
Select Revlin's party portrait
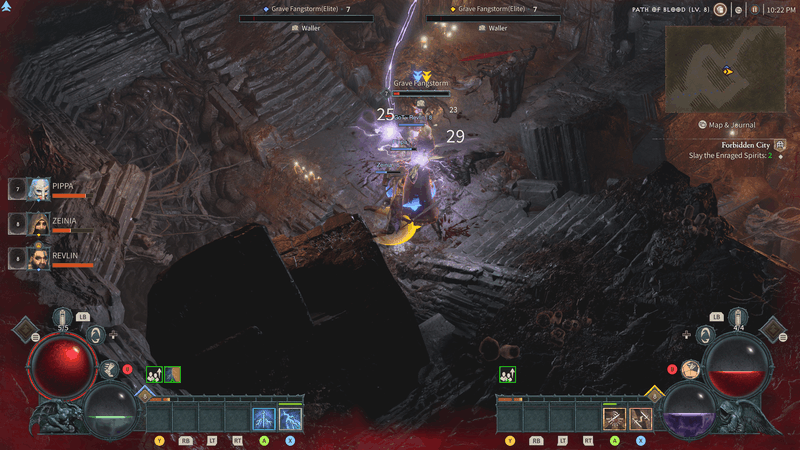[38, 258]
